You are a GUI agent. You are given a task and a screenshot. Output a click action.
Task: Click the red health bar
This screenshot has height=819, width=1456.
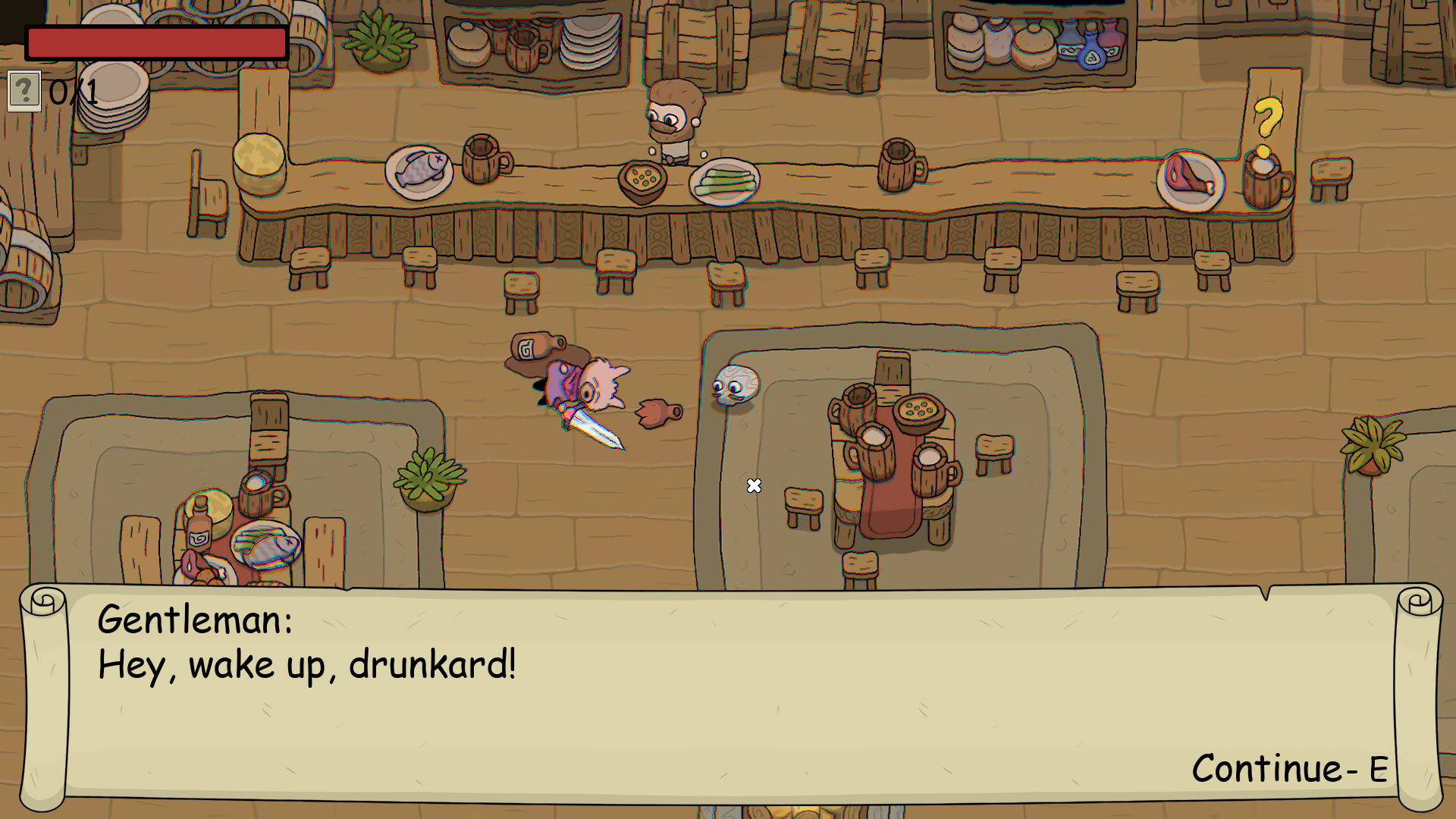coord(155,42)
